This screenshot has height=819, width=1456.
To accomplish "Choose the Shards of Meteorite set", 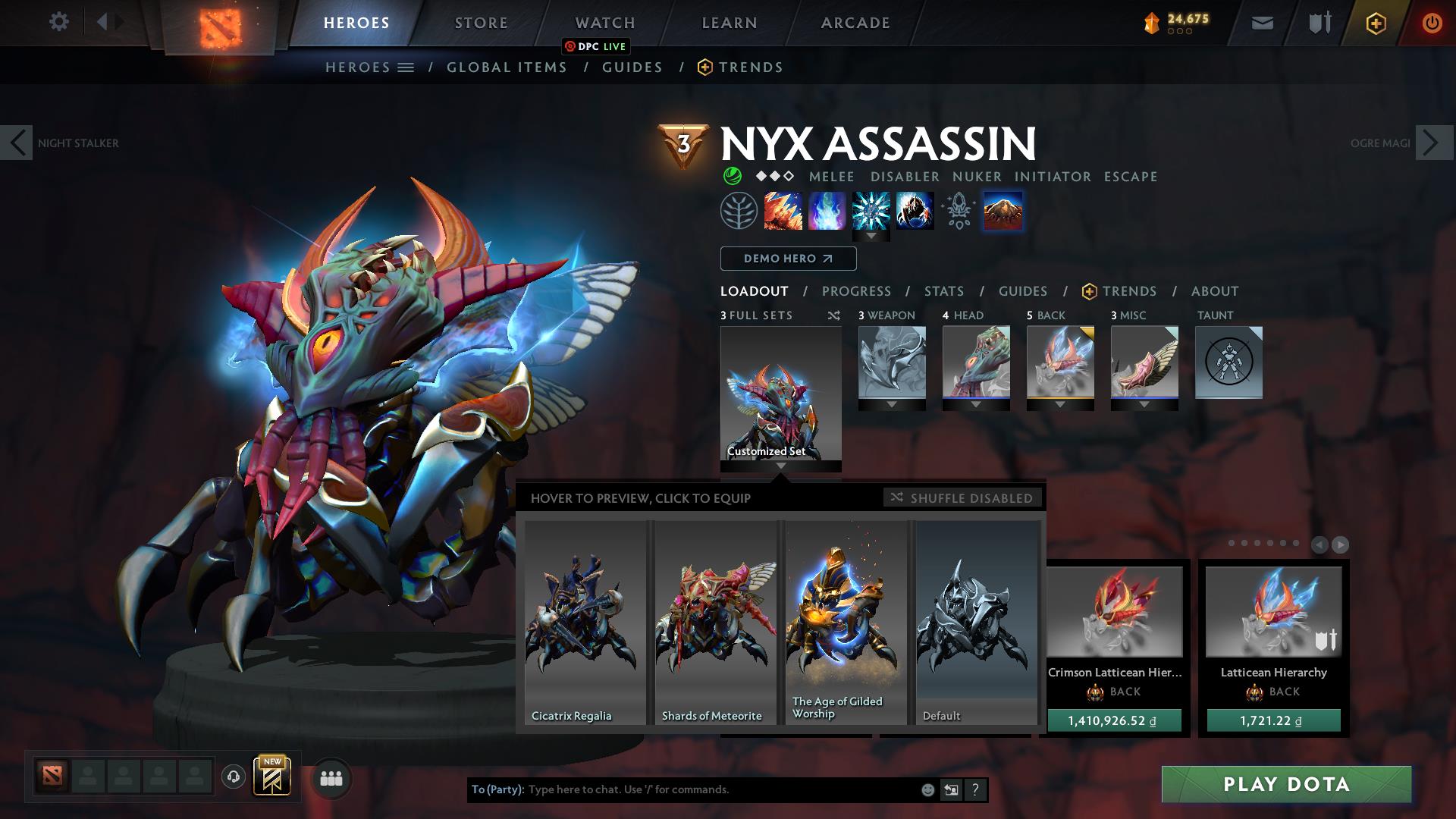I will coord(715,622).
